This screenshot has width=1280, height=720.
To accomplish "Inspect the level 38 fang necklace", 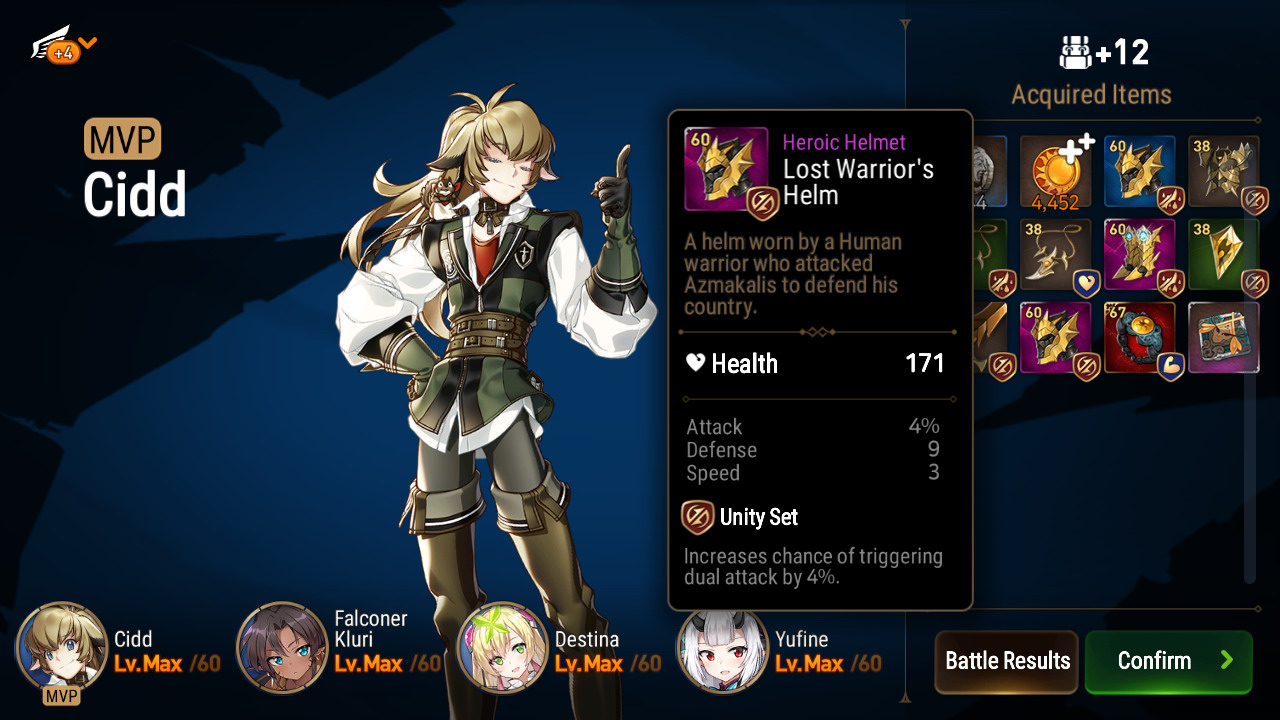I will [x=1055, y=255].
